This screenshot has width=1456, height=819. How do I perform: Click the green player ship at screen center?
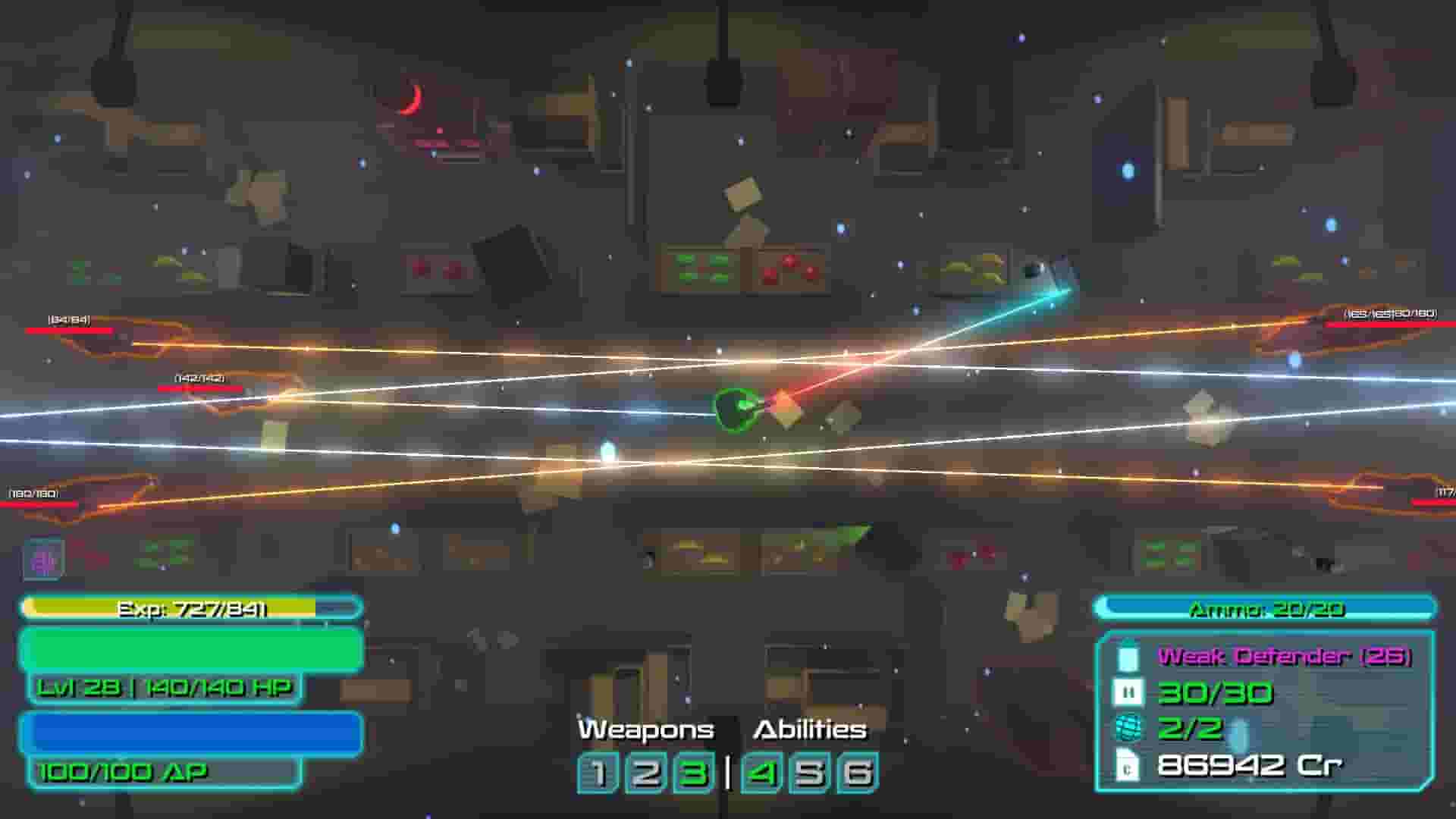tap(736, 409)
